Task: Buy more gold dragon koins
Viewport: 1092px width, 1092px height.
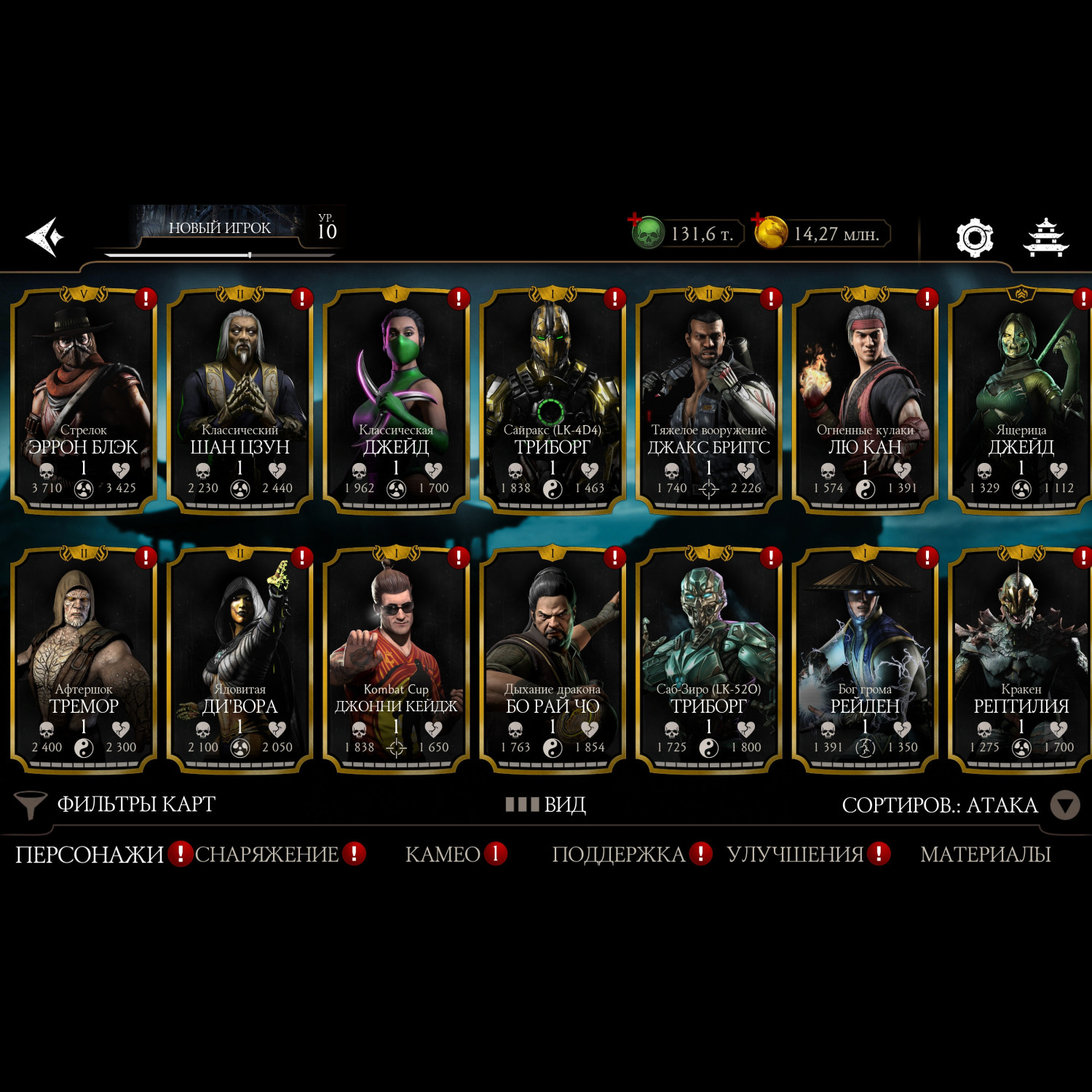Action: 770,233
